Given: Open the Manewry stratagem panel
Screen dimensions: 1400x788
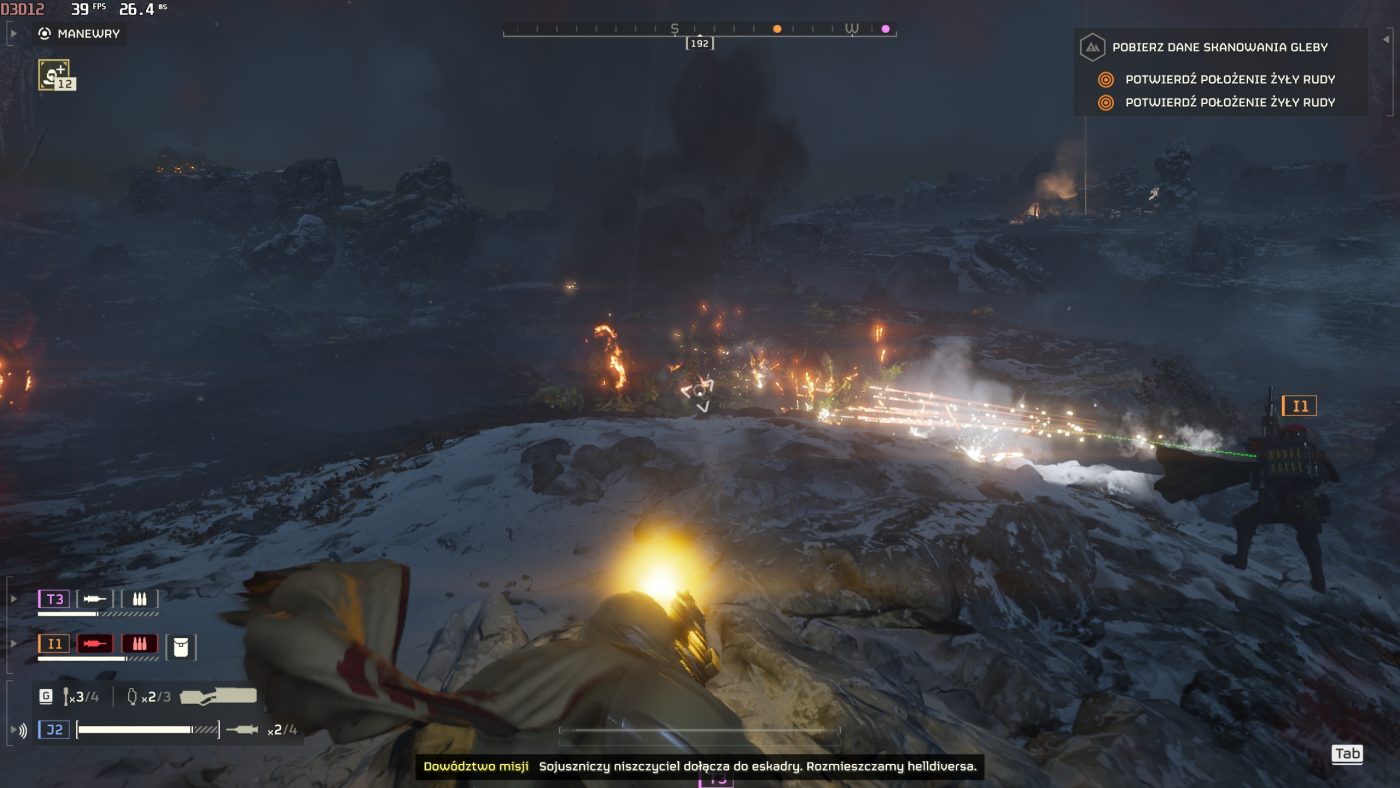Looking at the screenshot, I should pos(88,33).
